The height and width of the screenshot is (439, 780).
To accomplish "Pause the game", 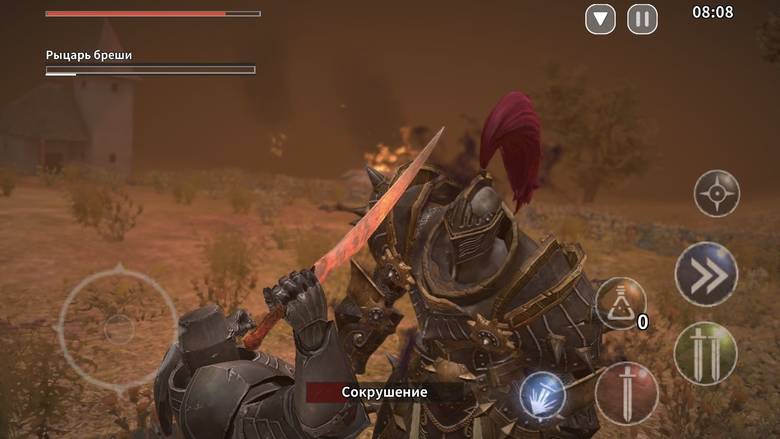I will pos(643,19).
